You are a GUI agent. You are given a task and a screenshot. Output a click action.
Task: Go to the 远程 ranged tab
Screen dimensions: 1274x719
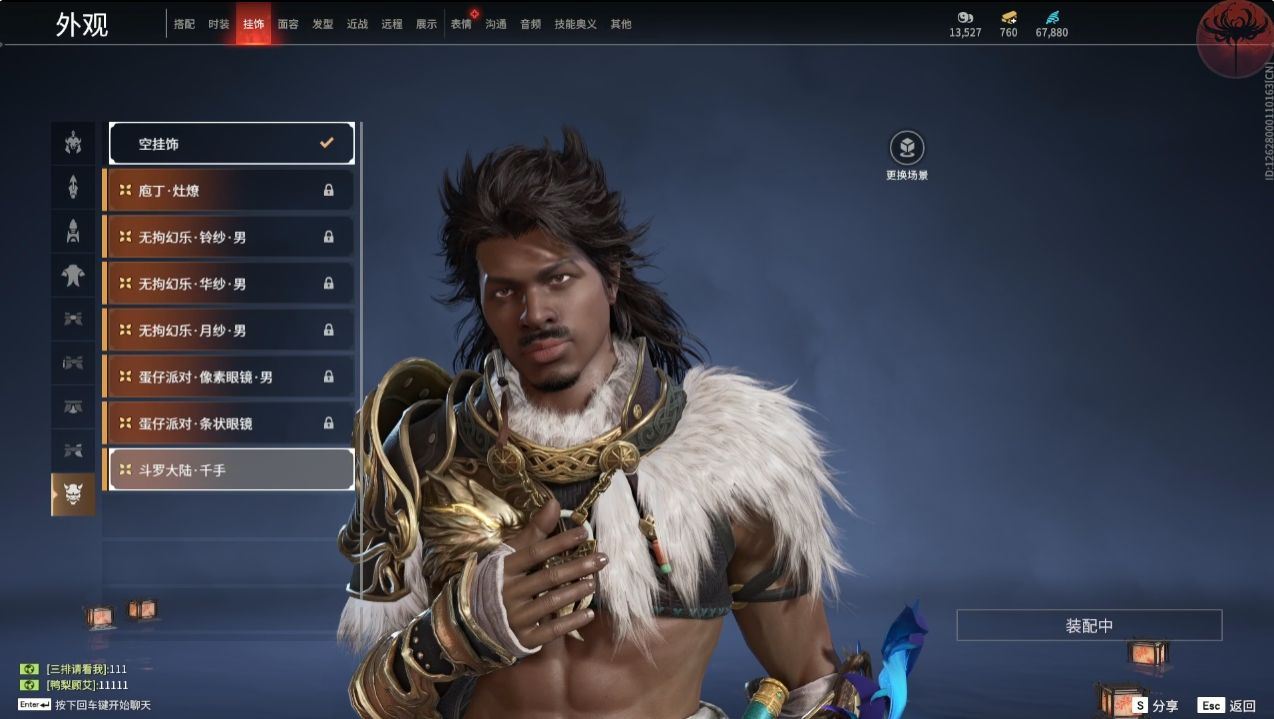[x=392, y=24]
